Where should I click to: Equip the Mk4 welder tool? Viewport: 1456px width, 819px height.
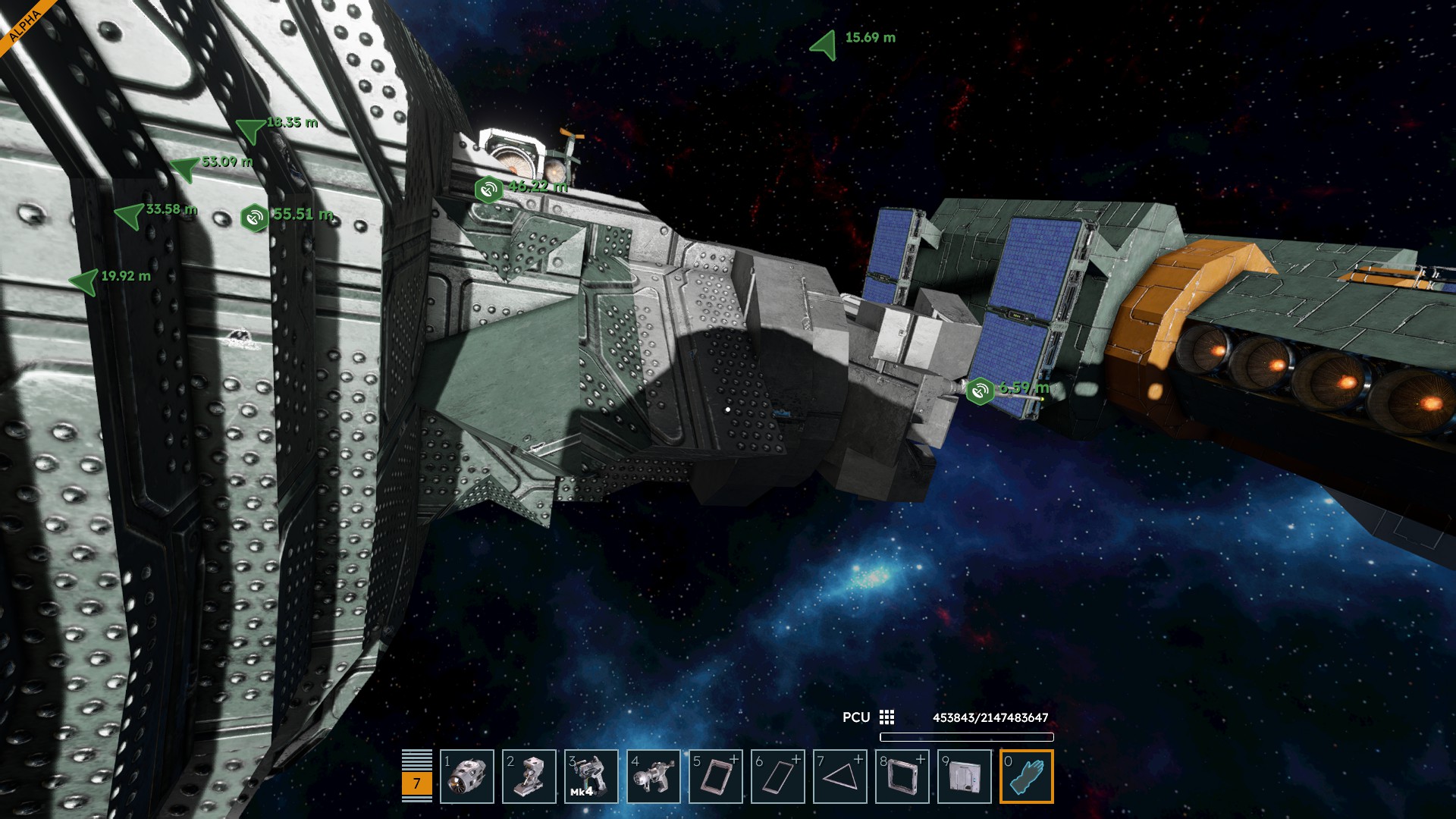point(591,777)
